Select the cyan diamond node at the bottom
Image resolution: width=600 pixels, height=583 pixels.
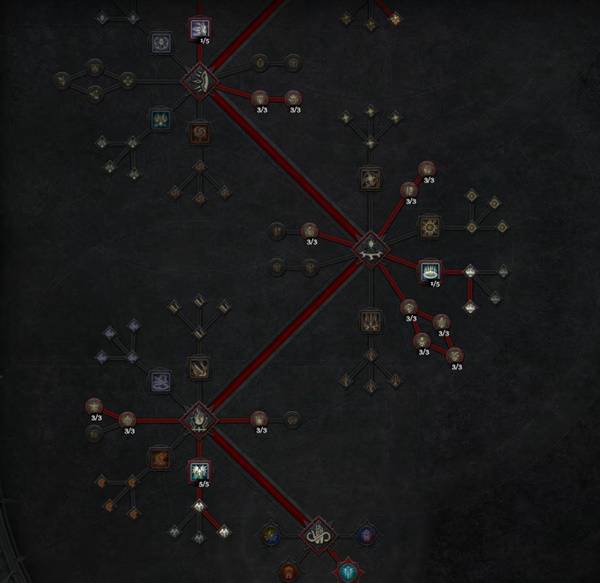click(348, 572)
